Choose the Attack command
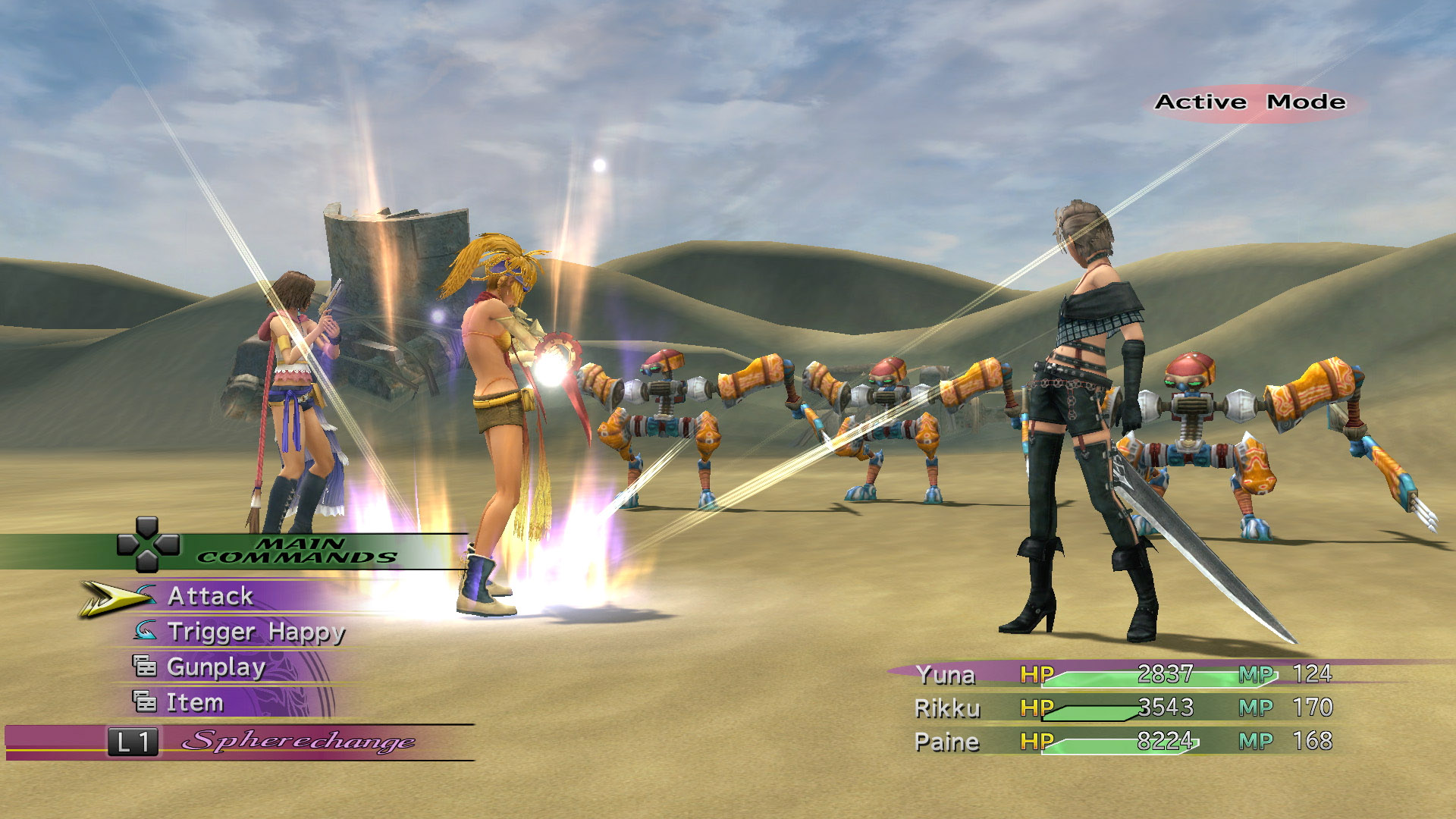Viewport: 1456px width, 819px height. 212,597
